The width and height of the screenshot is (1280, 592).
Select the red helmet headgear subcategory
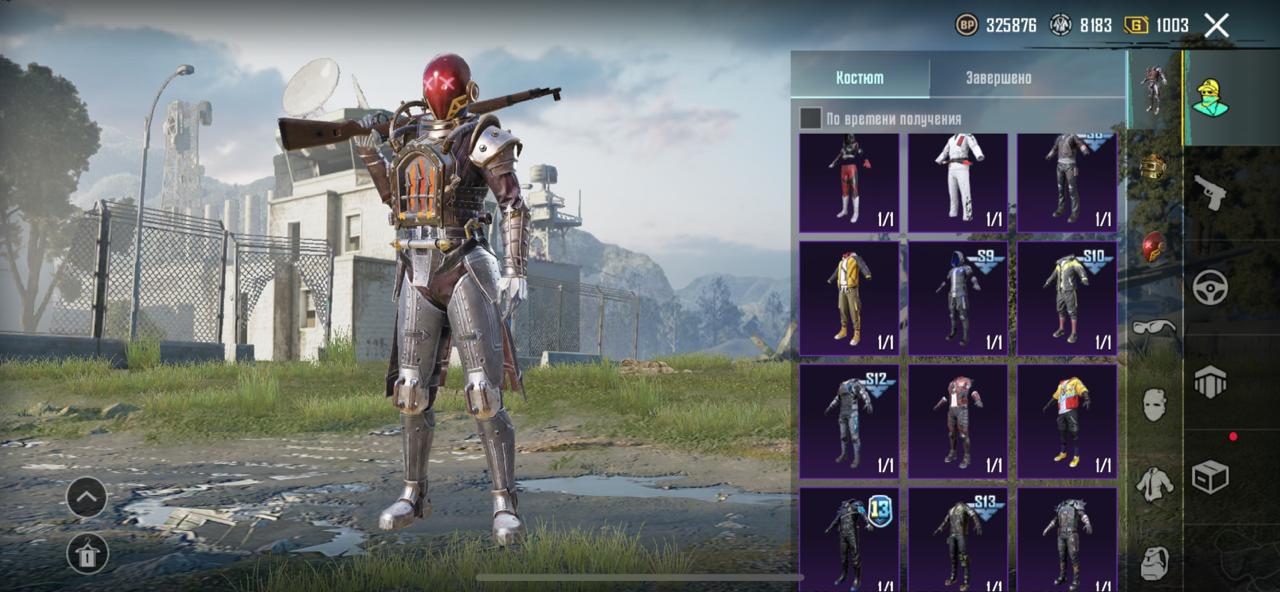click(1154, 246)
